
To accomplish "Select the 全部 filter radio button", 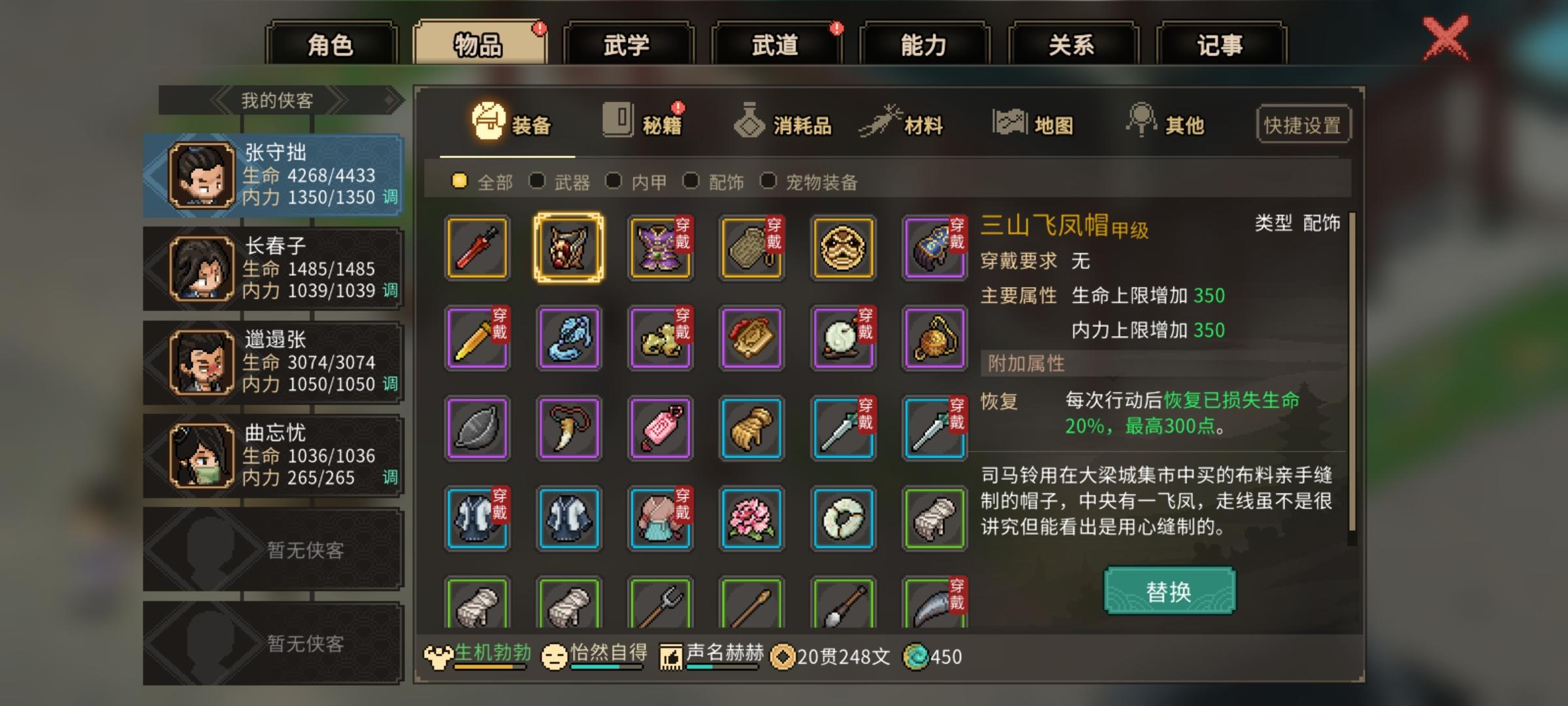I will (461, 183).
